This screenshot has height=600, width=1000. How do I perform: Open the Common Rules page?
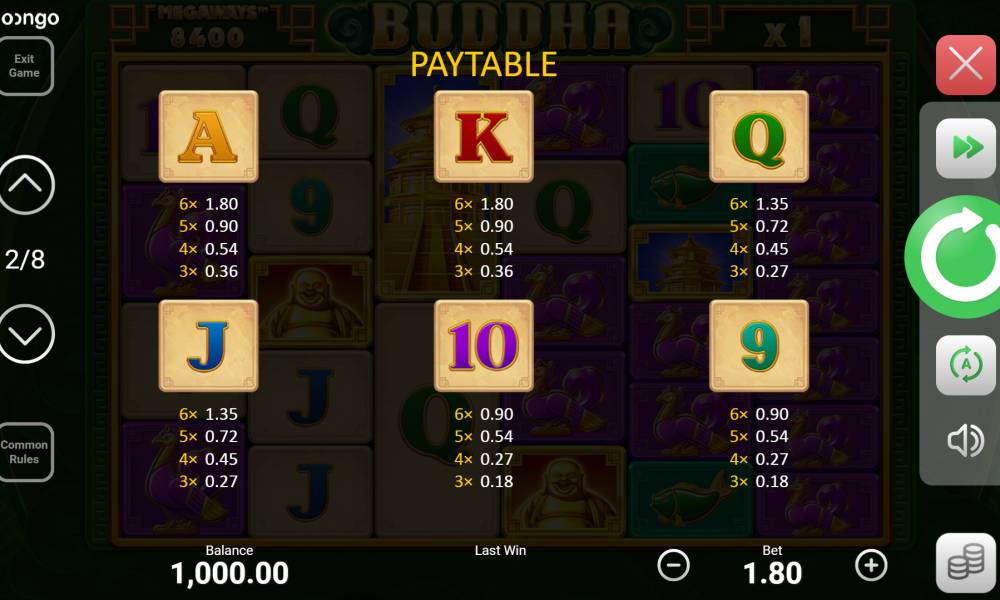pos(24,452)
